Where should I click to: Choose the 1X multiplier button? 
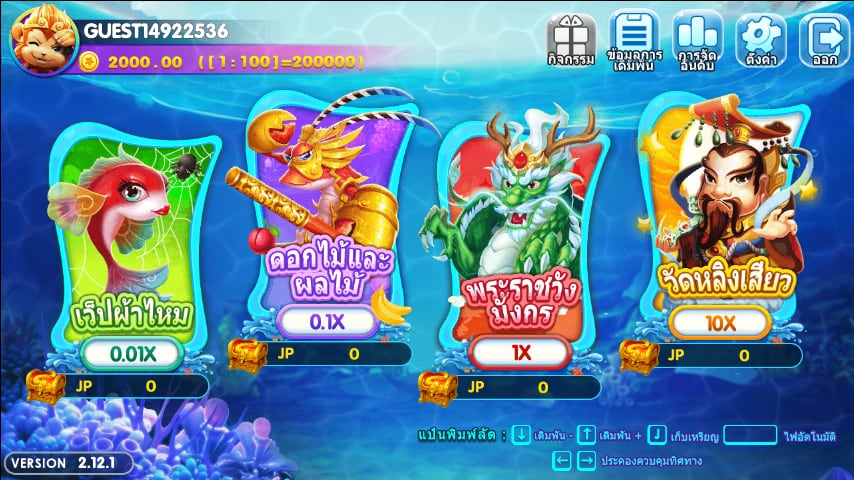point(520,353)
